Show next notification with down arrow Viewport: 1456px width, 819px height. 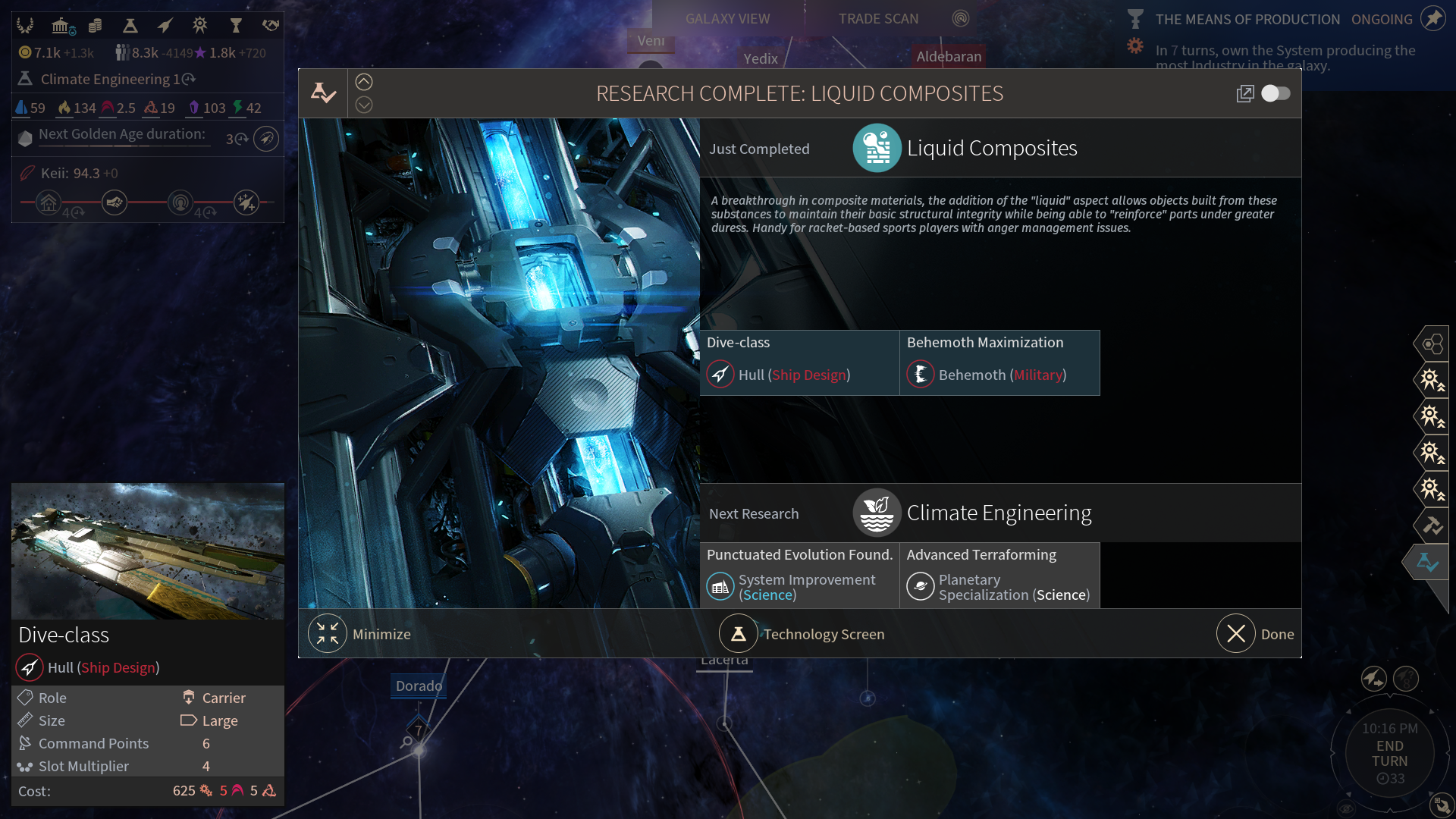(x=364, y=105)
